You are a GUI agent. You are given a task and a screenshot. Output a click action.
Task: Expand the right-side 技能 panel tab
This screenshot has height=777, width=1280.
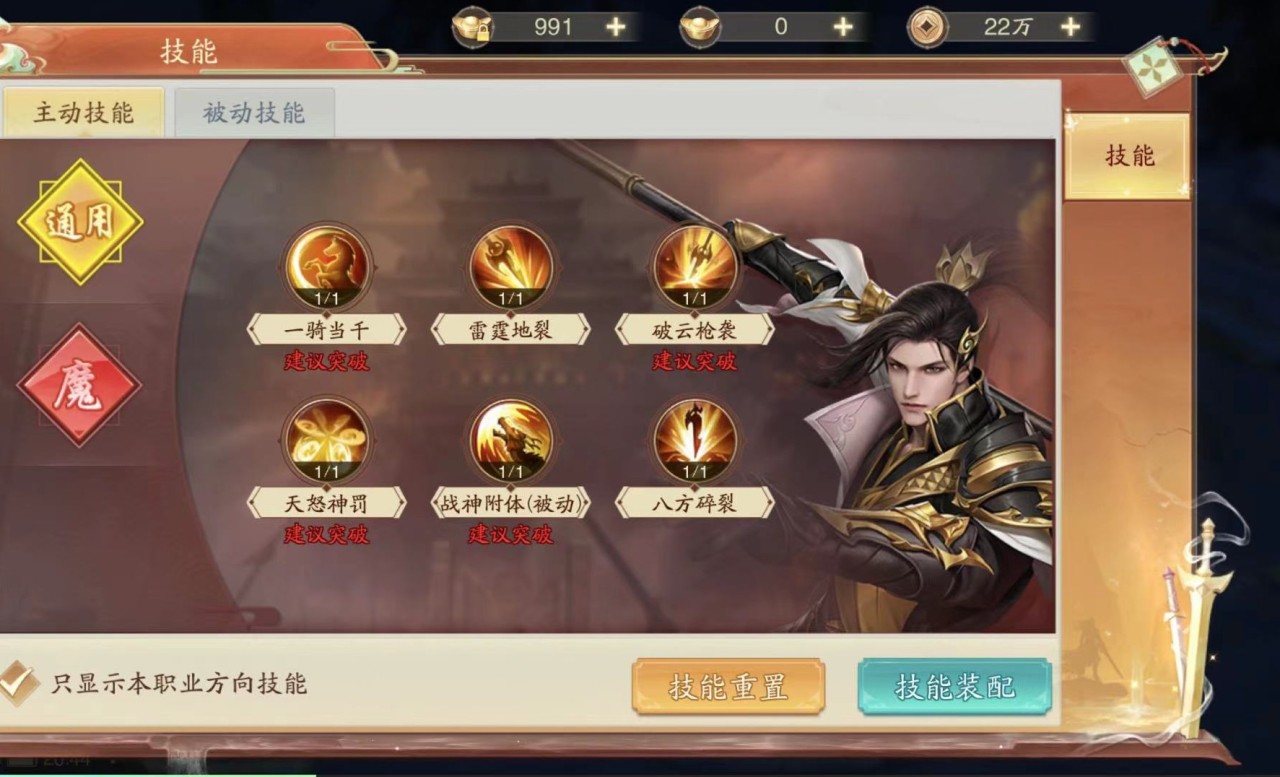click(x=1126, y=157)
